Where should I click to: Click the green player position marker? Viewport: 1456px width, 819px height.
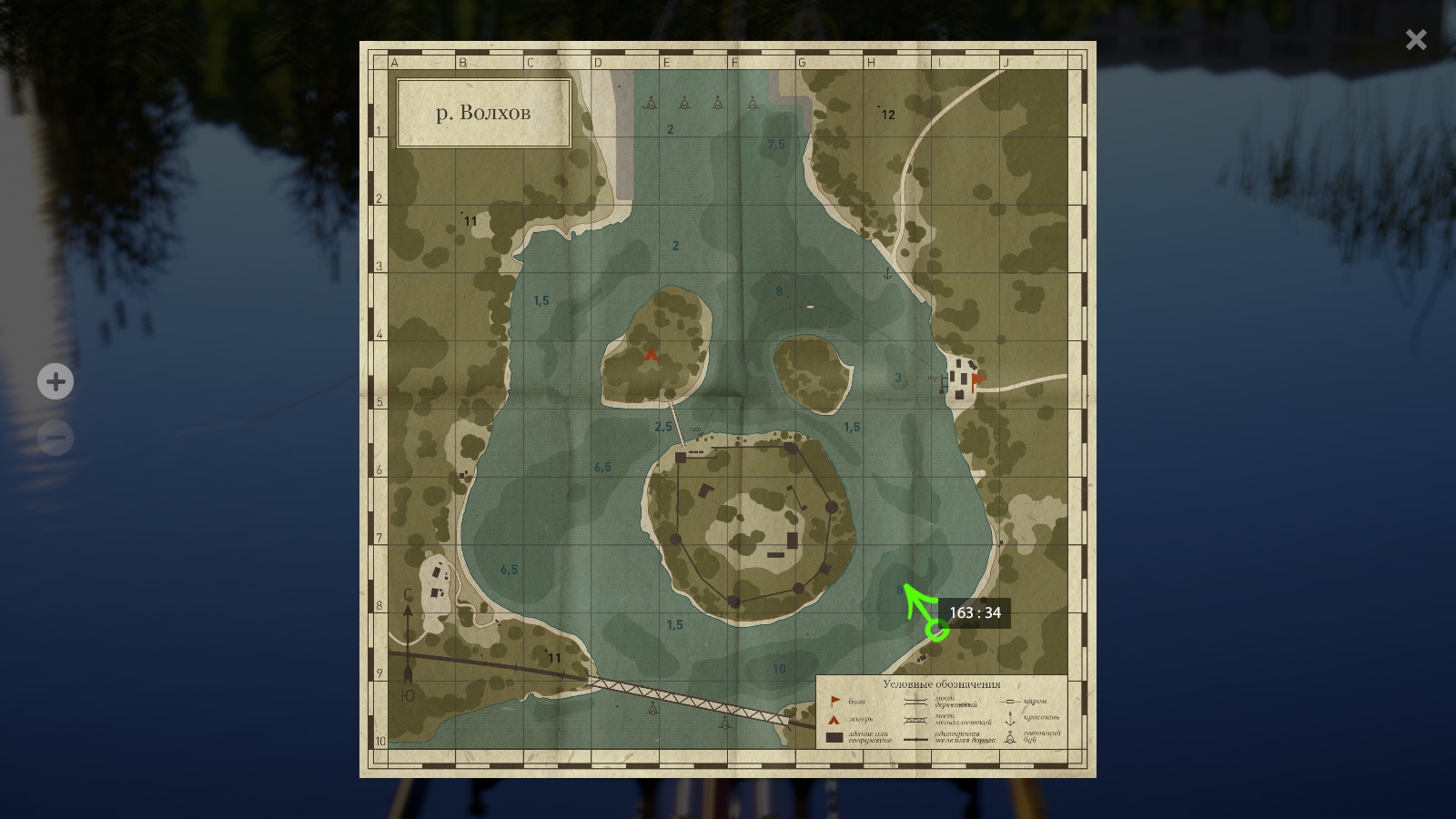click(935, 630)
